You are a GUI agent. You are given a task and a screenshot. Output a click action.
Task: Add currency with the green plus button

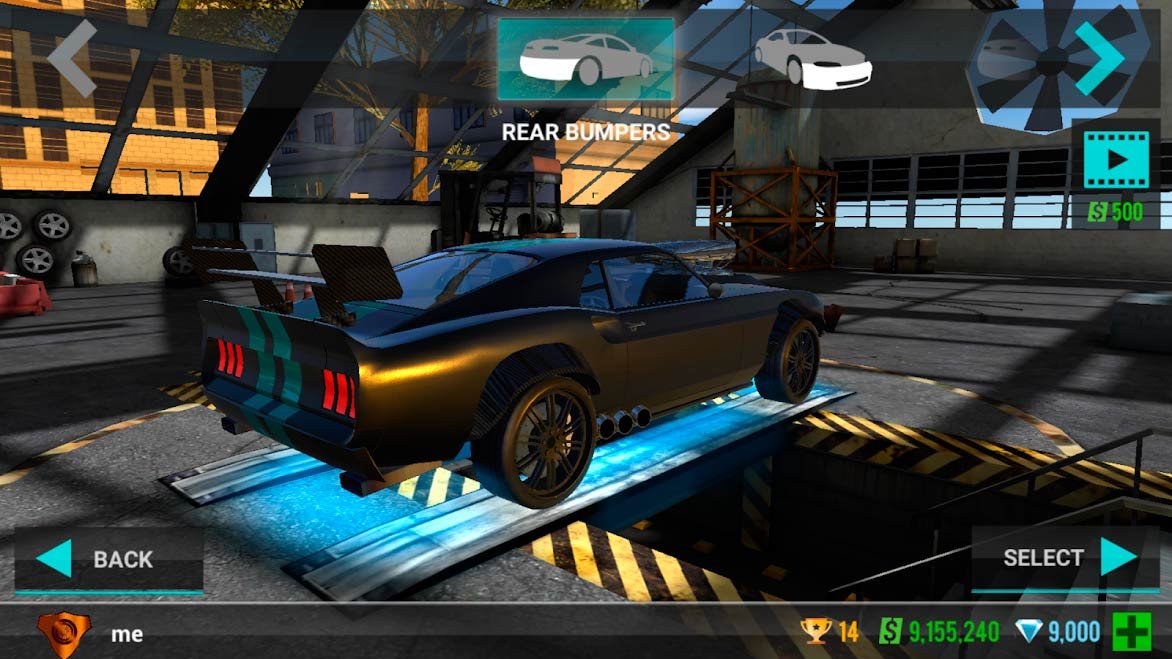coord(1132,632)
